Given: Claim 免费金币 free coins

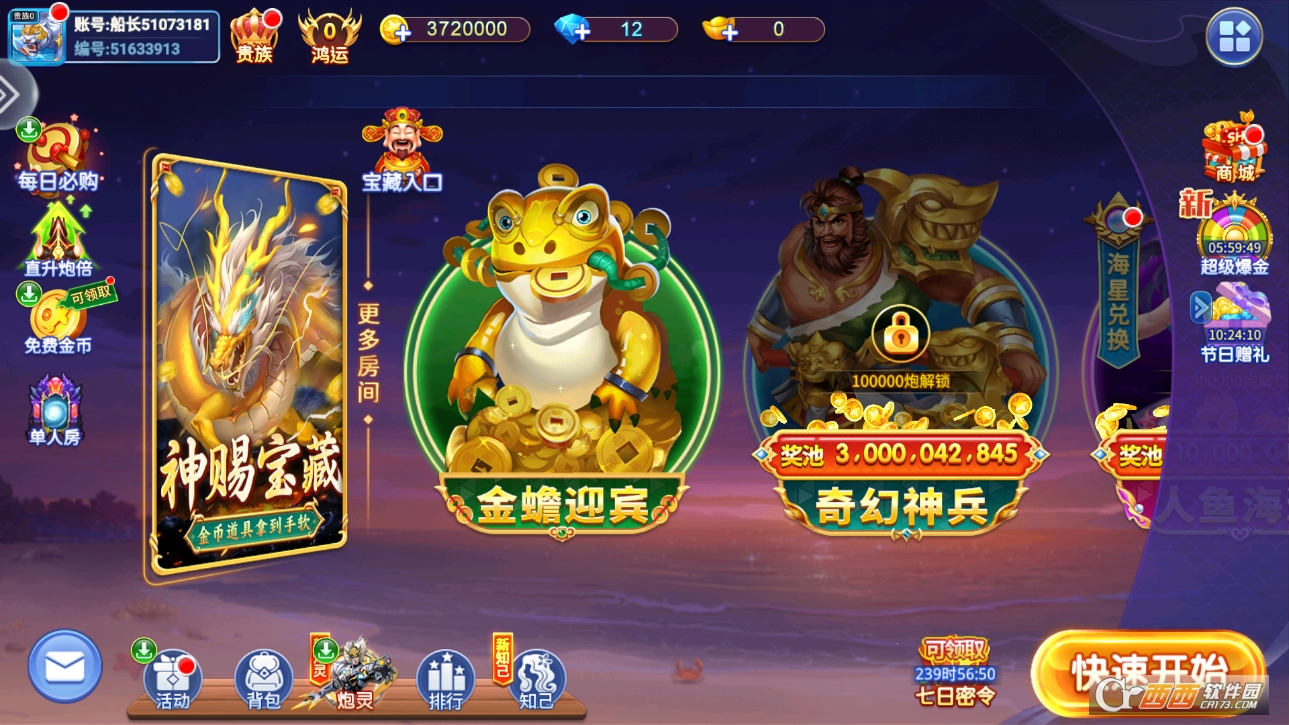Looking at the screenshot, I should tap(58, 320).
